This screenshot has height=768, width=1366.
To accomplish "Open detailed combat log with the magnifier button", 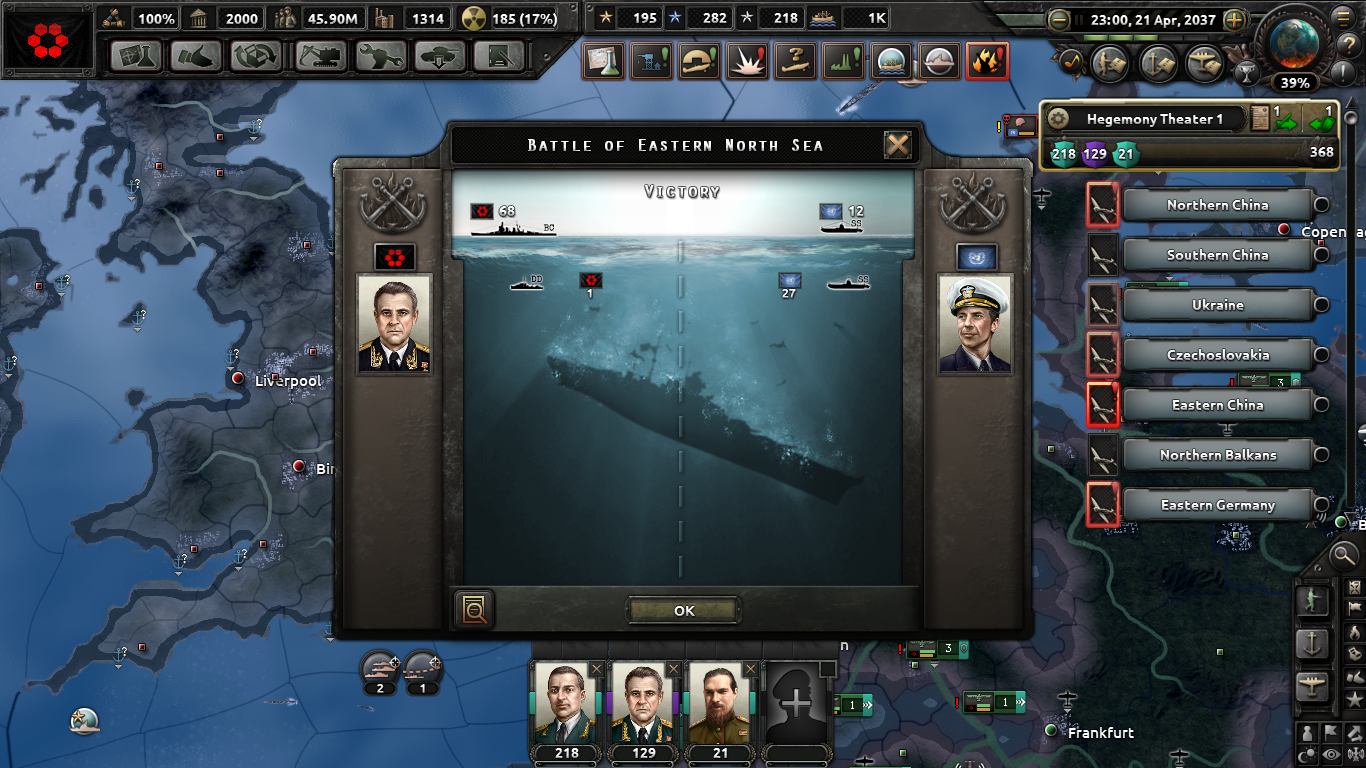I will pyautogui.click(x=473, y=610).
